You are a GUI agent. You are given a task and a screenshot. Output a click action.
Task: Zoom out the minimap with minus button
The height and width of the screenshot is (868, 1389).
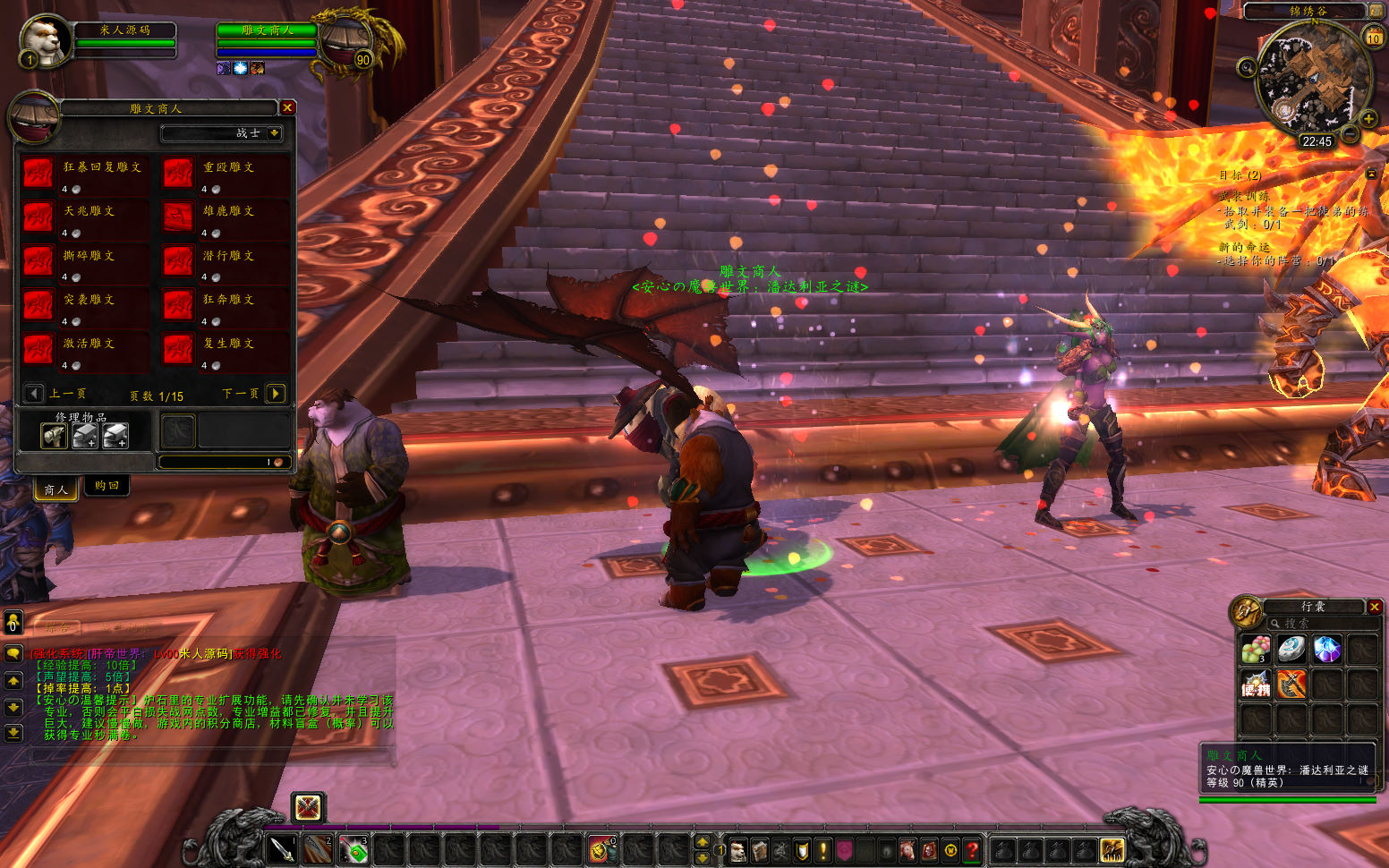[1350, 135]
